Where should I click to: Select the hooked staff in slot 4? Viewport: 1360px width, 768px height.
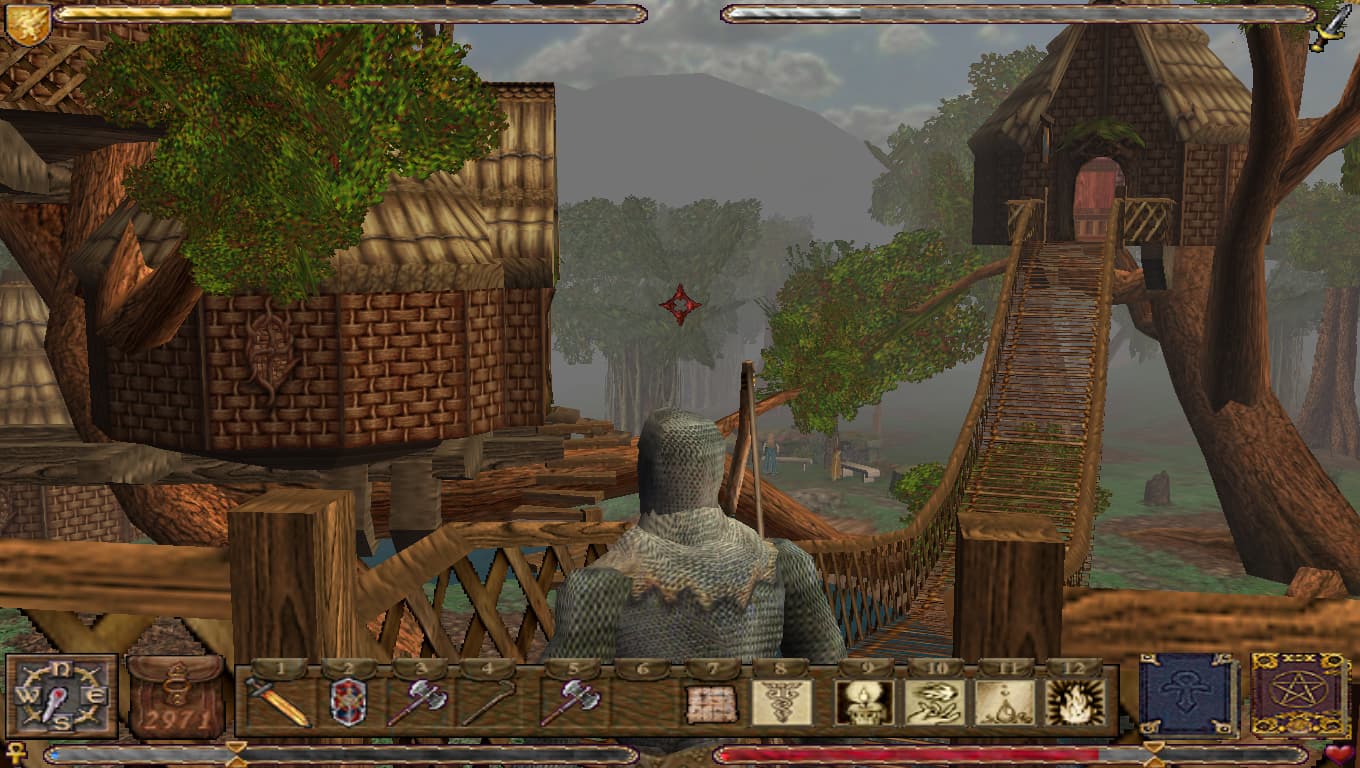coord(487,702)
